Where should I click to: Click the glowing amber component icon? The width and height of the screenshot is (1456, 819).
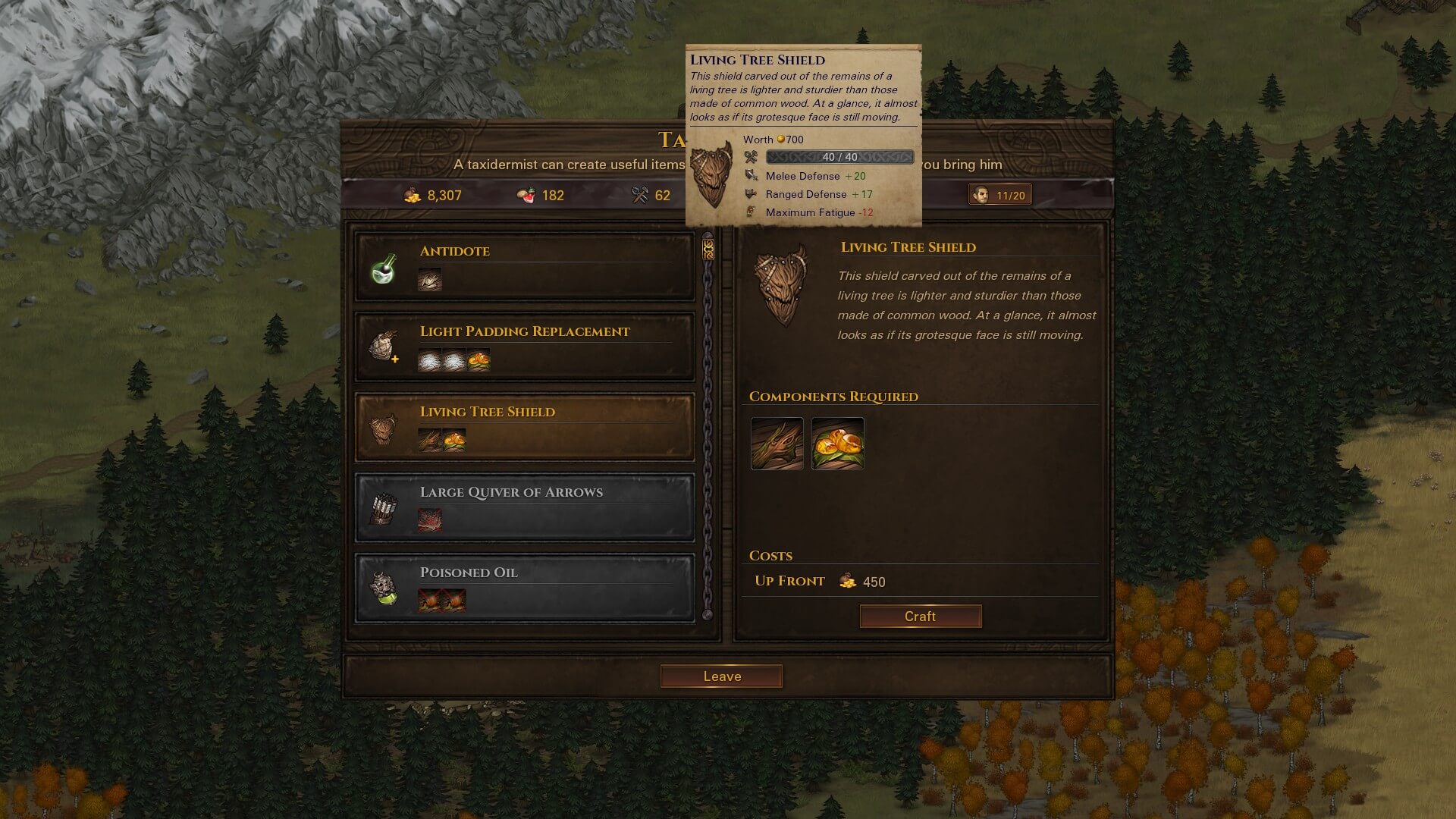(837, 444)
